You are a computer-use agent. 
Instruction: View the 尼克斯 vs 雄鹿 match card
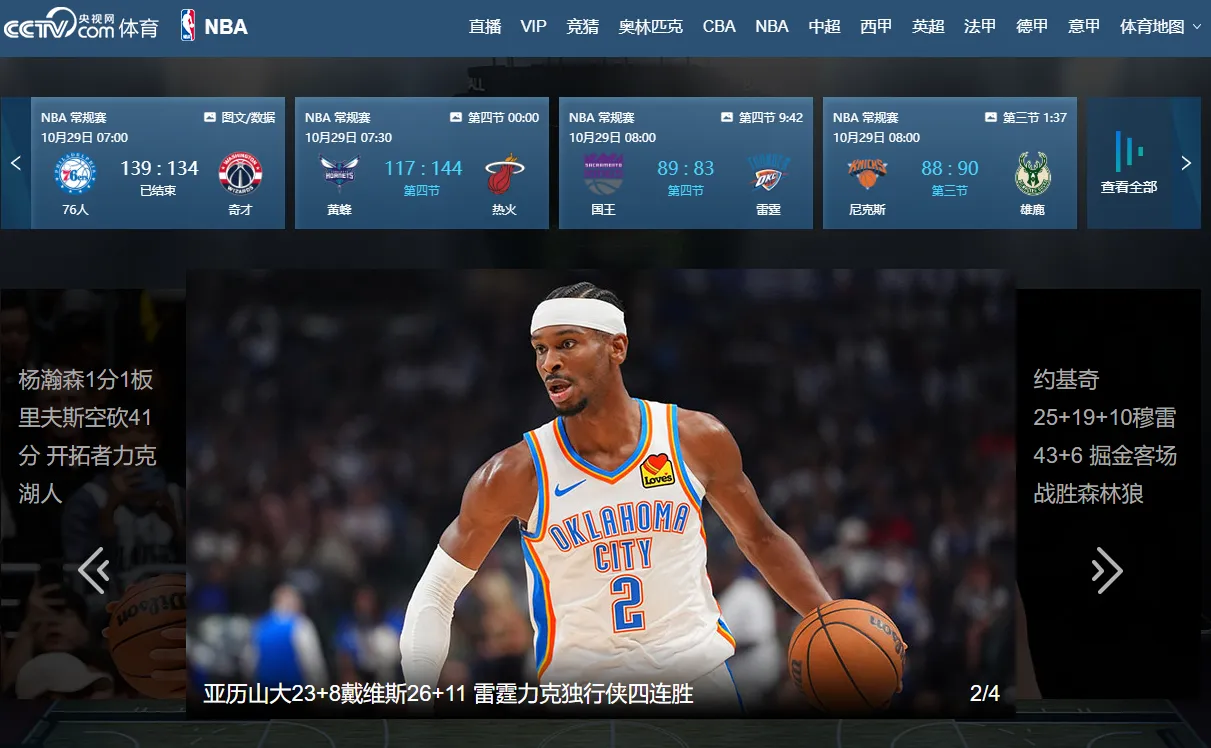(x=950, y=163)
